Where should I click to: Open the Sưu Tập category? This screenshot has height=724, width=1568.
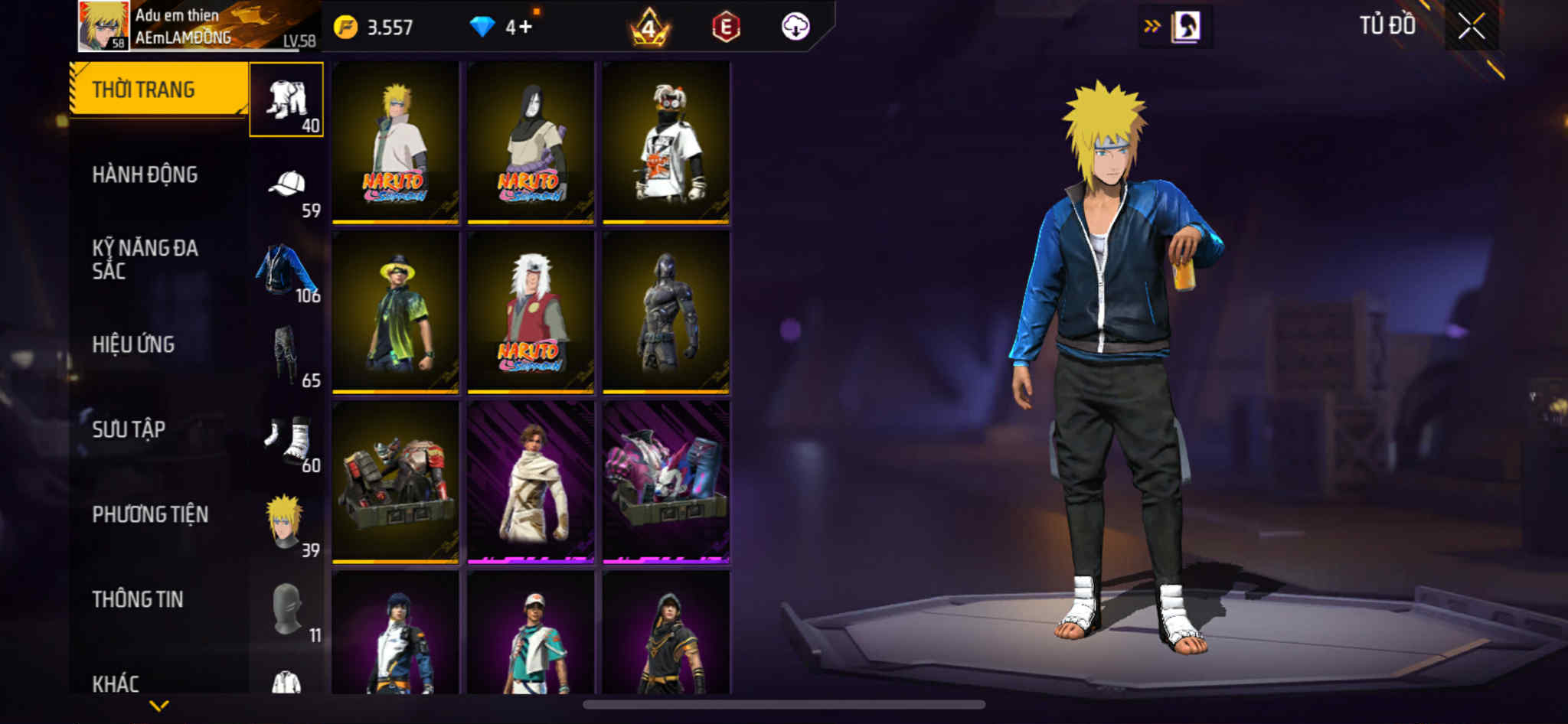click(129, 429)
